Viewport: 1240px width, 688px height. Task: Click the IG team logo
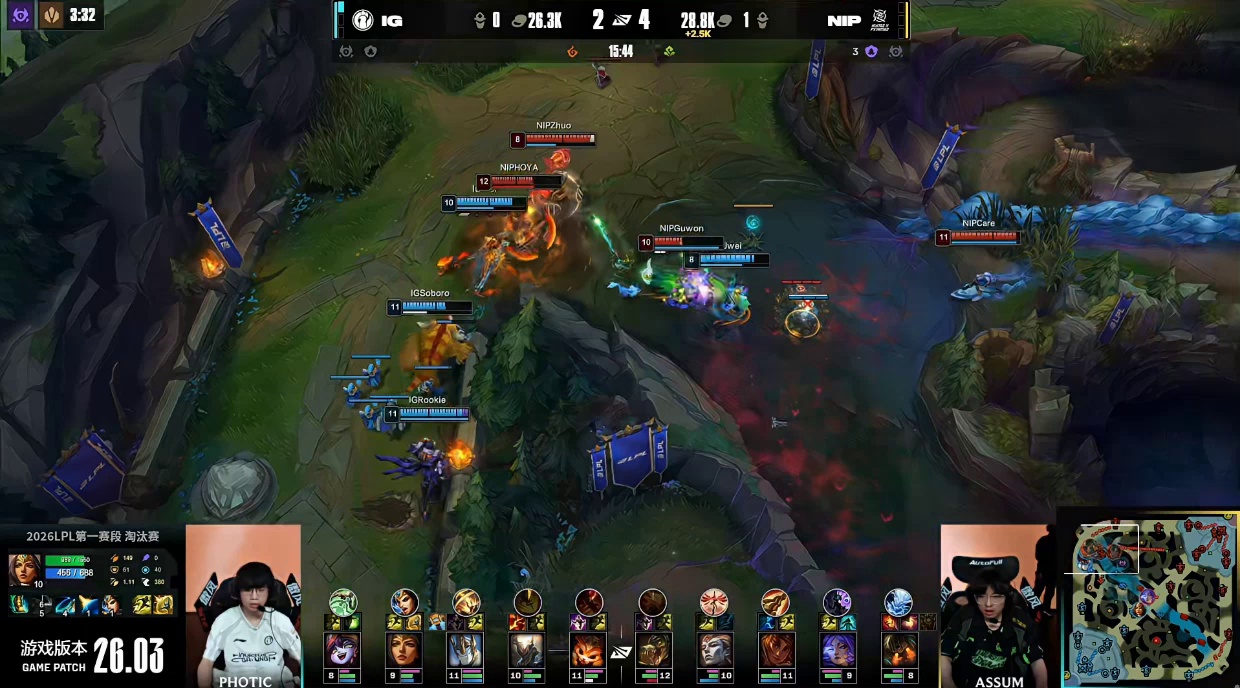[x=361, y=20]
